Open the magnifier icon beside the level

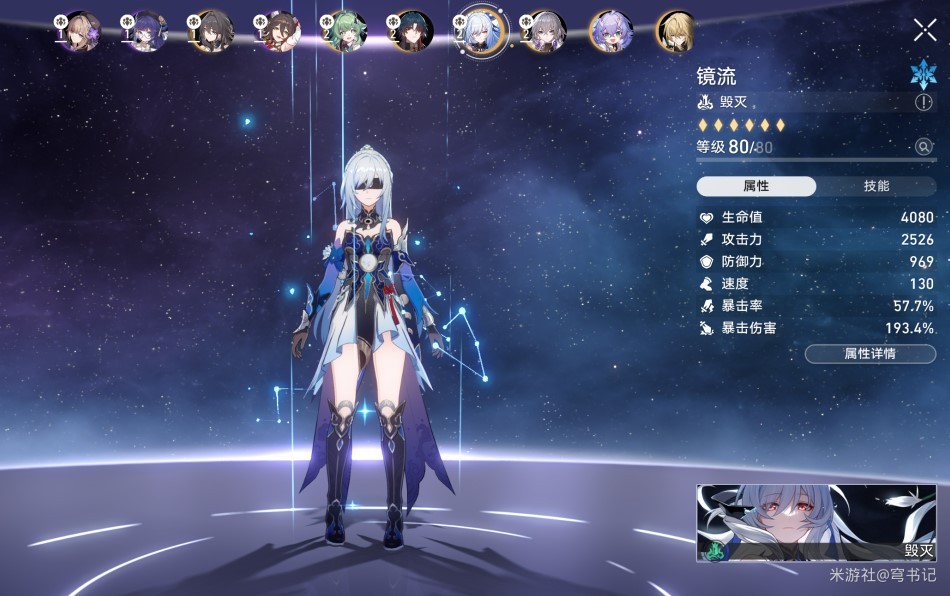(x=924, y=147)
